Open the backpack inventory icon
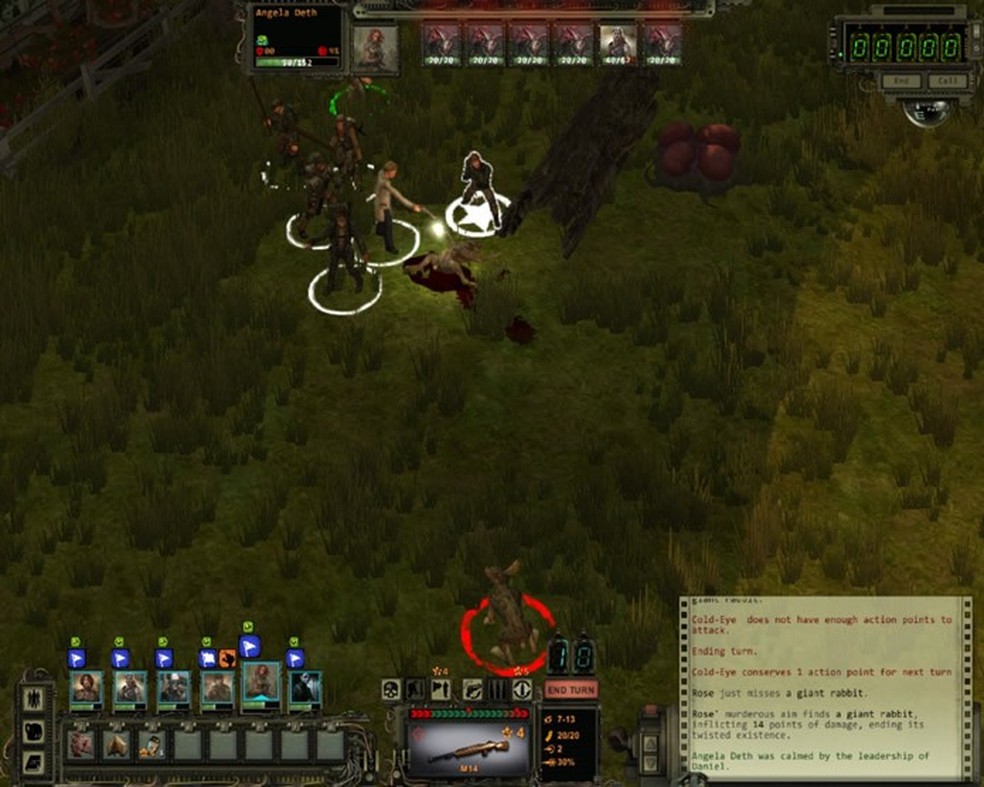The image size is (984, 787). click(x=32, y=731)
